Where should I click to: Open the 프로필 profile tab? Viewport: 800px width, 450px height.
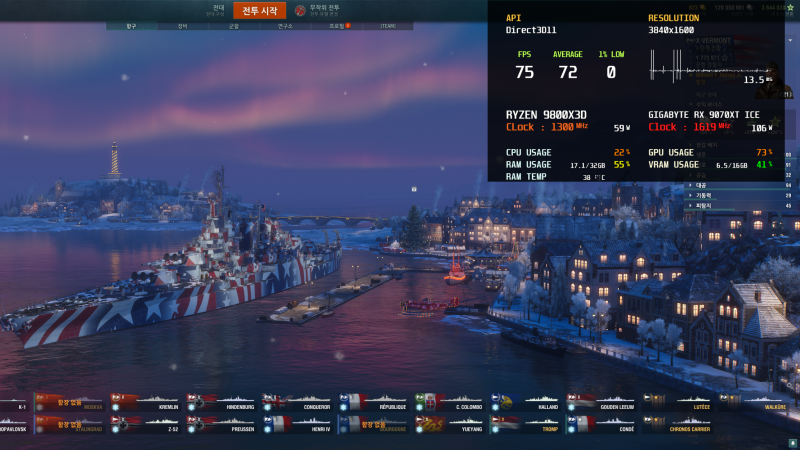pyautogui.click(x=336, y=26)
